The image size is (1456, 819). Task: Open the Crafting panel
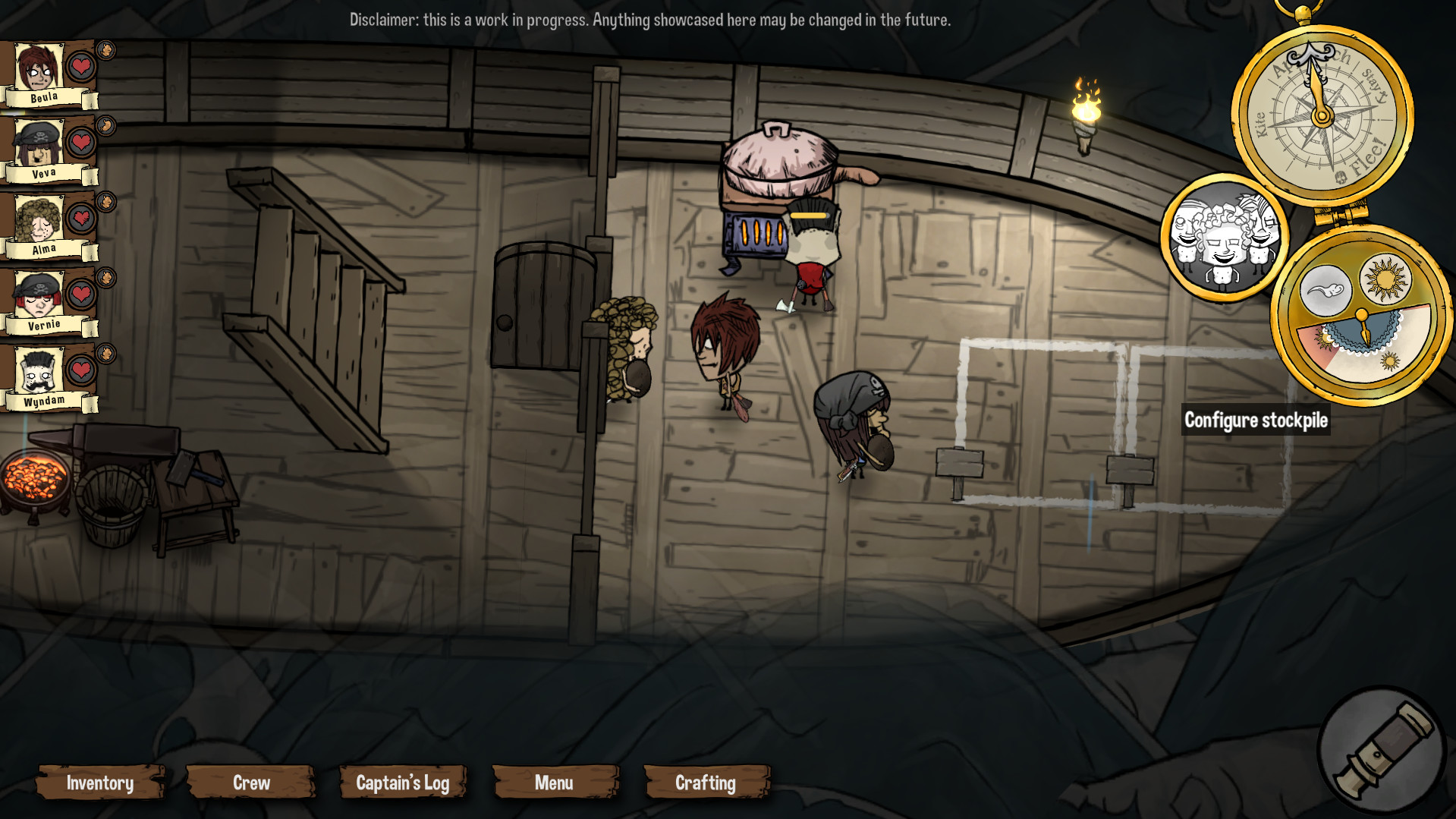pyautogui.click(x=706, y=783)
